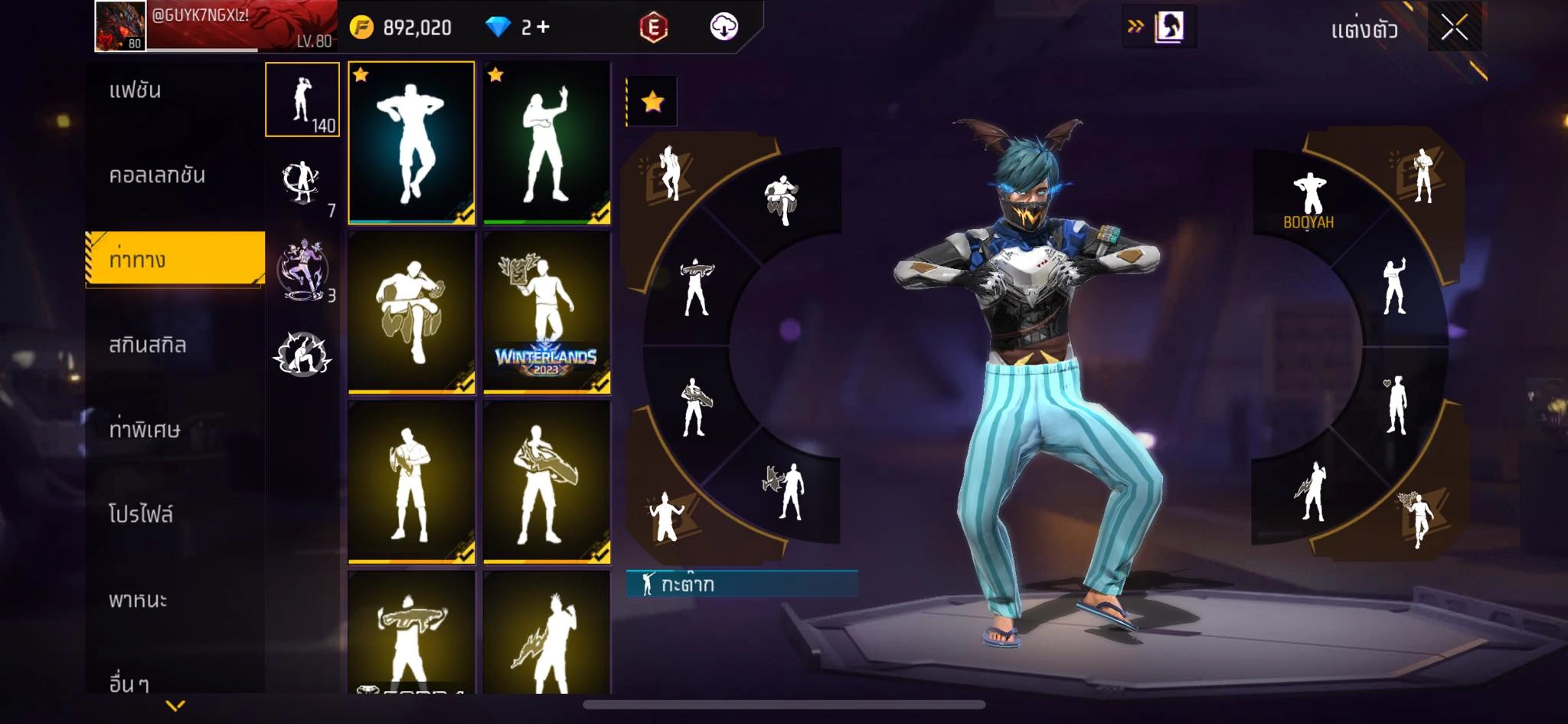Open the red E badge icon
Viewport: 1568px width, 724px height.
point(653,28)
